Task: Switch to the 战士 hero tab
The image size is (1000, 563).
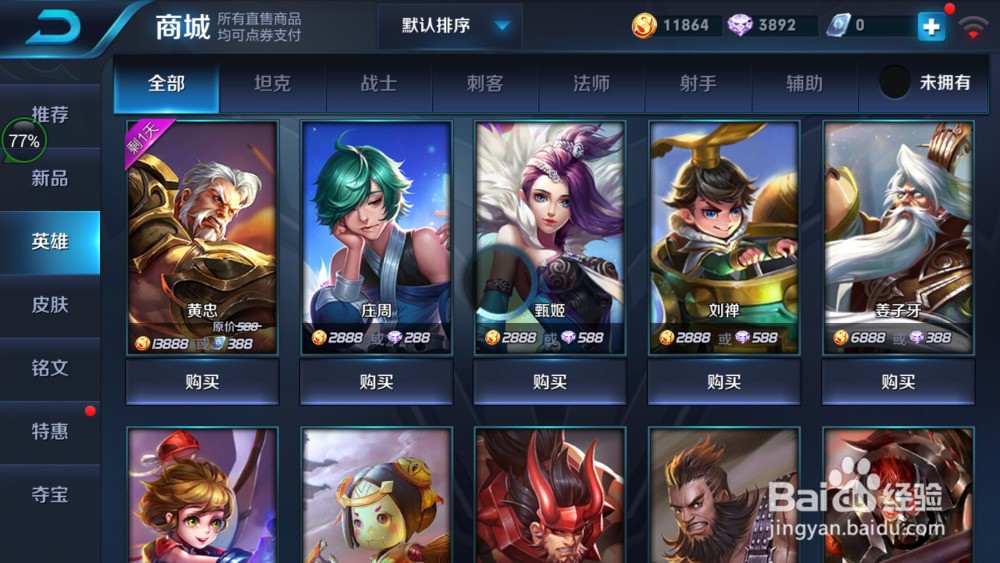Action: click(378, 84)
